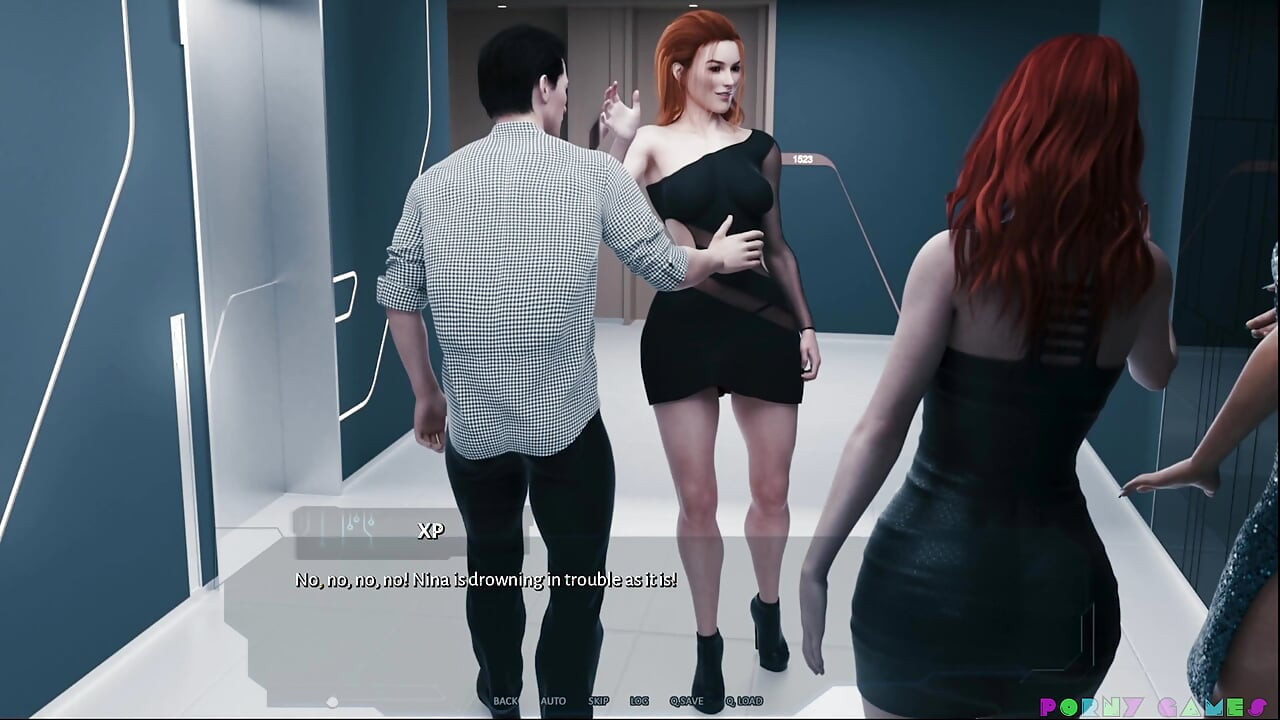This screenshot has width=1280, height=720.
Task: Open the dialogue history with LOG
Action: 638,701
